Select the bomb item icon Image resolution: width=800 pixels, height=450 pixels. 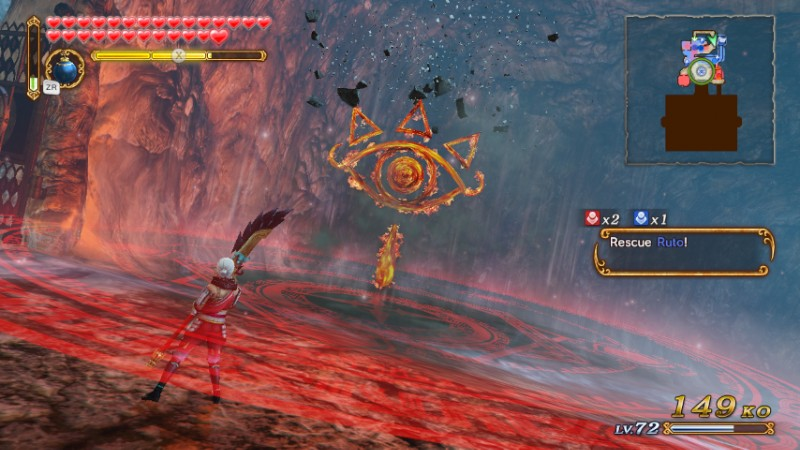click(66, 70)
